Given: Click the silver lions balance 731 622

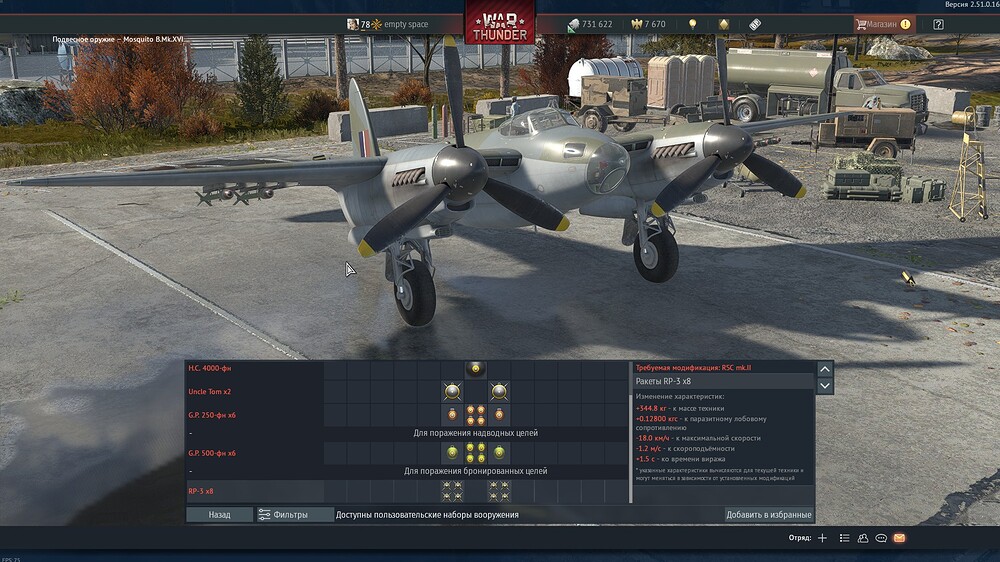Looking at the screenshot, I should [x=590, y=24].
